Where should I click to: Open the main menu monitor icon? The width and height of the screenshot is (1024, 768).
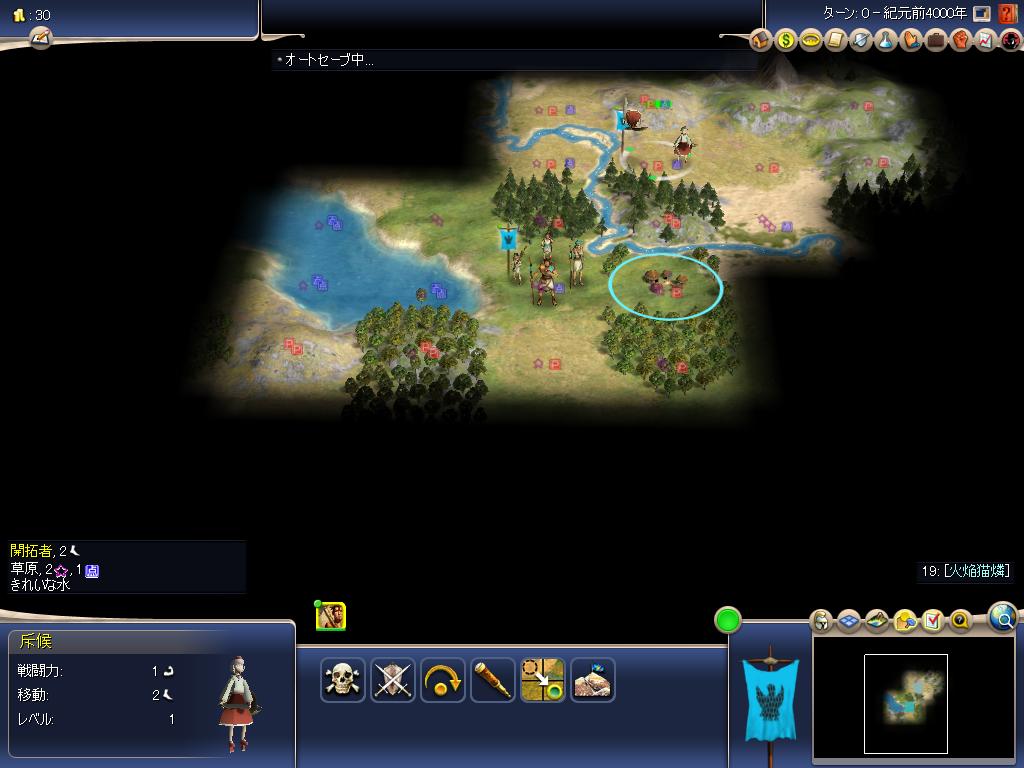pos(982,14)
